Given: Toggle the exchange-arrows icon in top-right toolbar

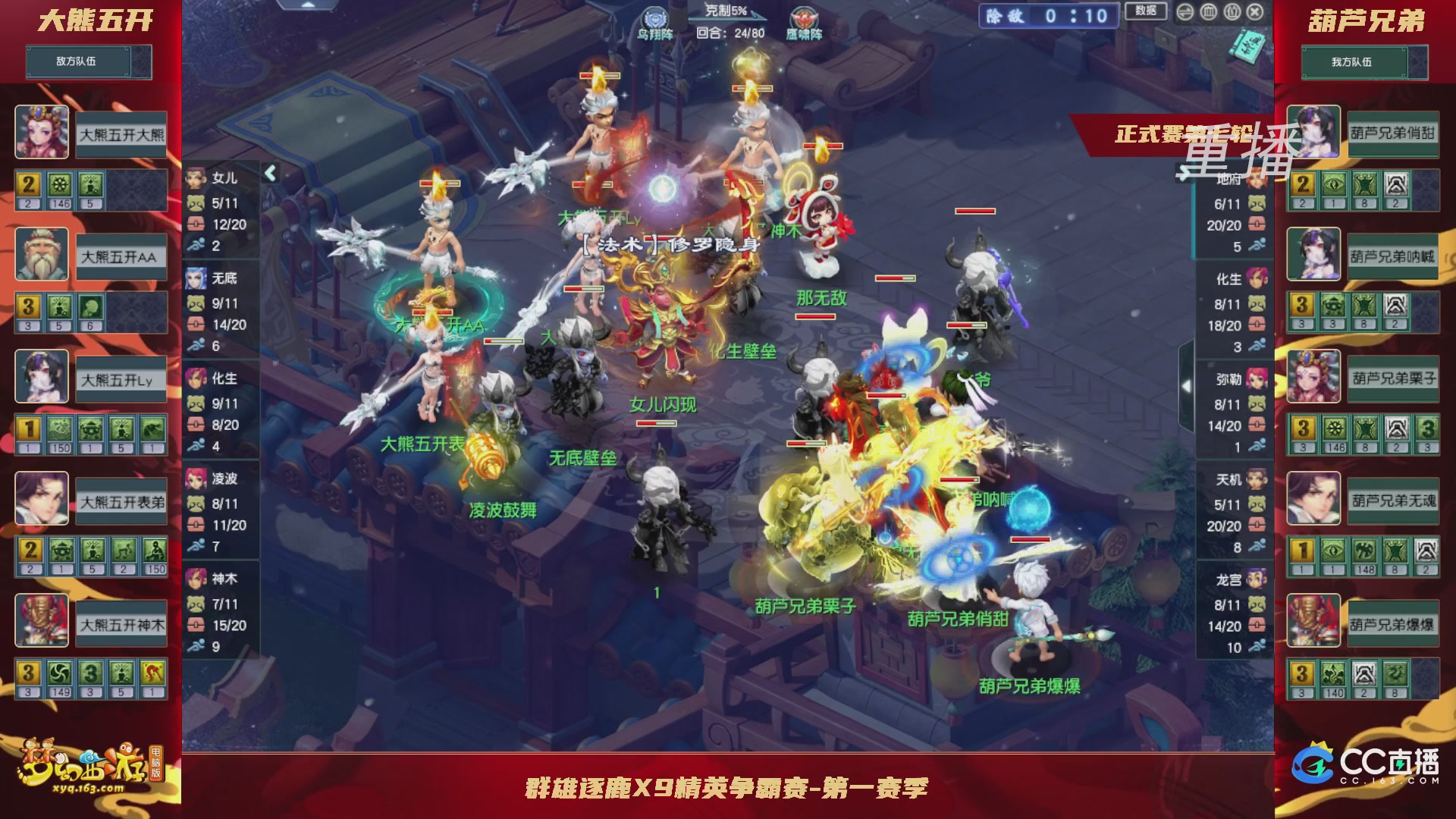Looking at the screenshot, I should [x=1185, y=11].
